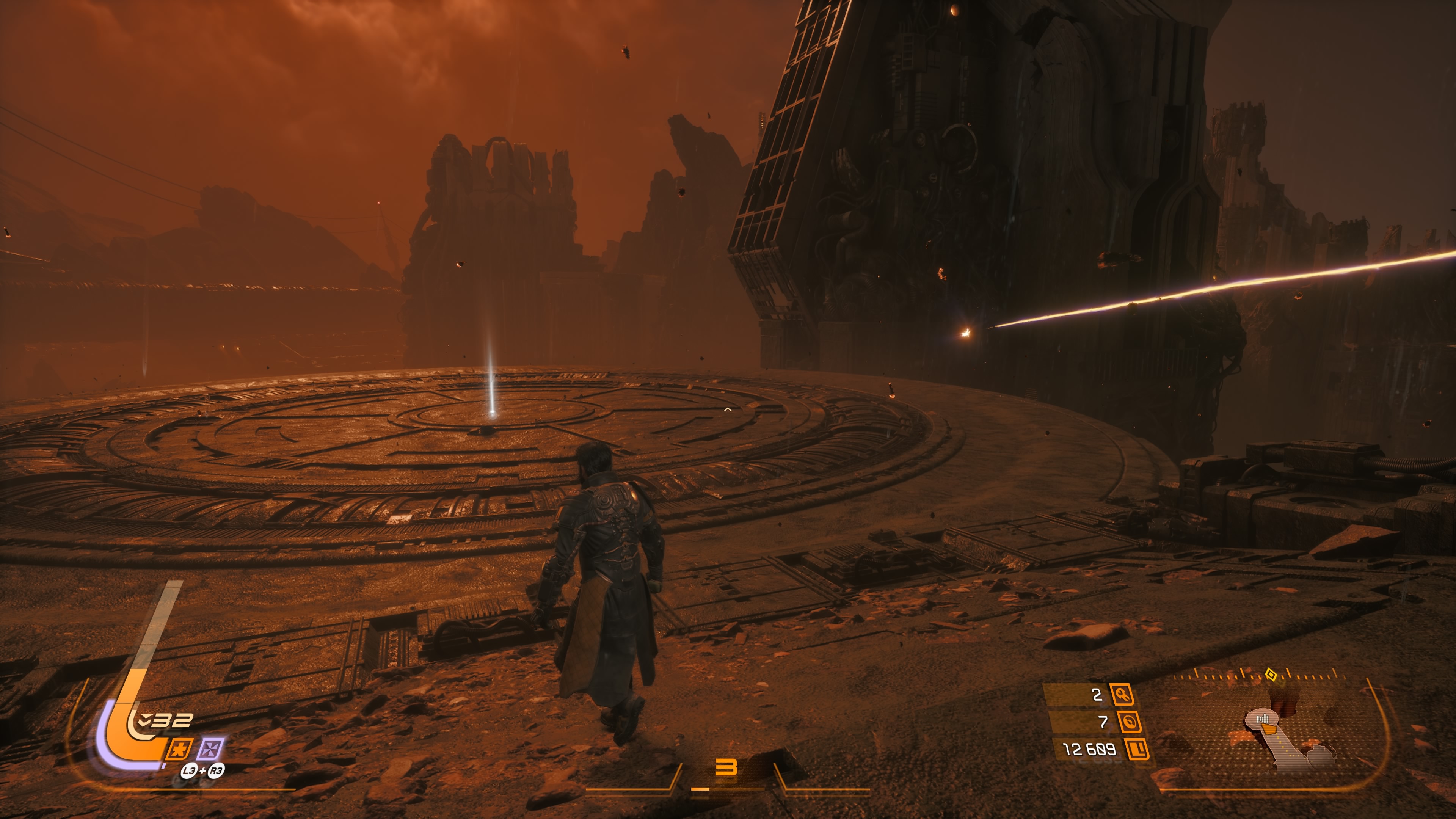
Task: Click the wrench resource icon
Action: point(1122,694)
